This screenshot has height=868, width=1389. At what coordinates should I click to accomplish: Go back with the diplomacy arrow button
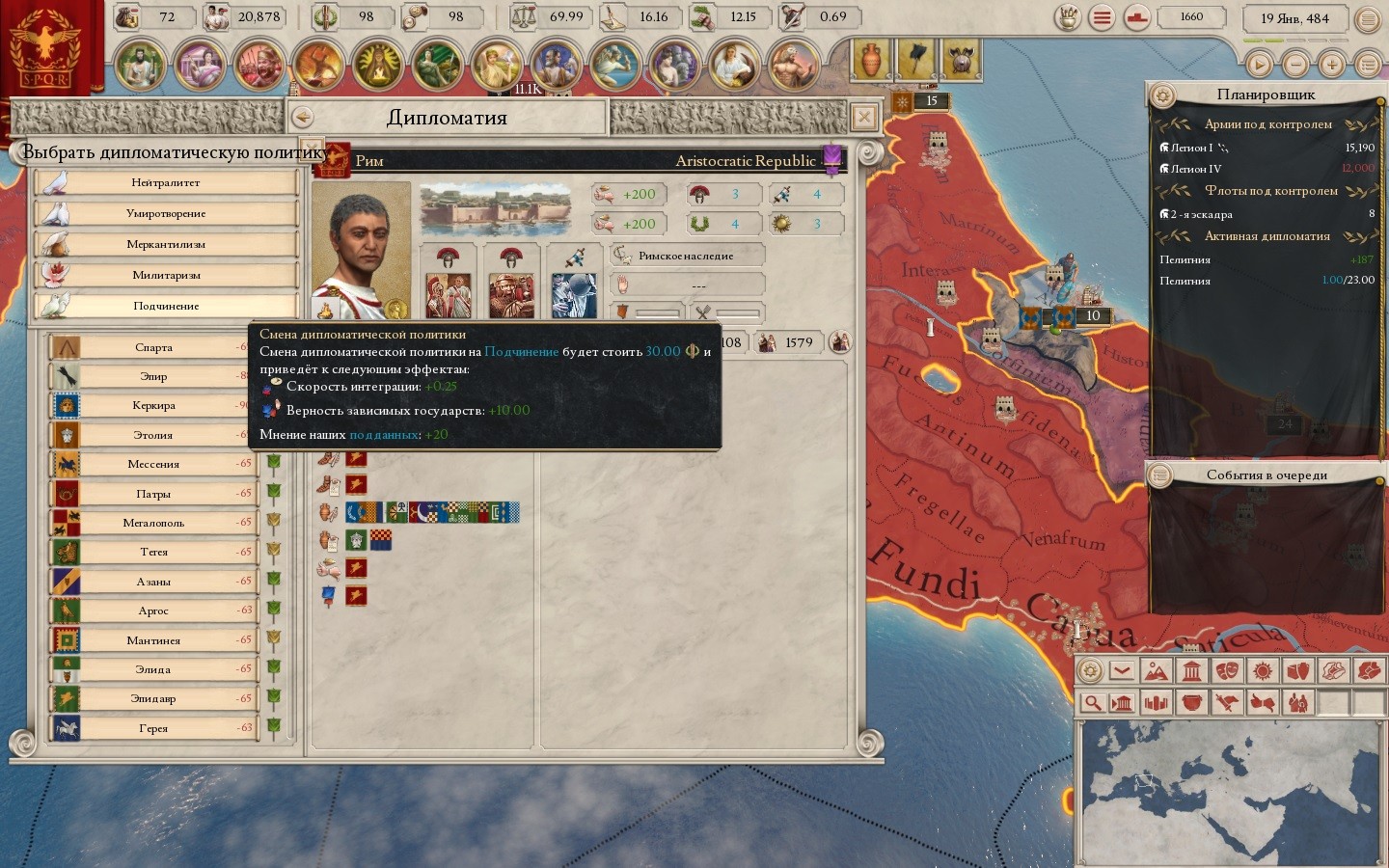pos(303,117)
